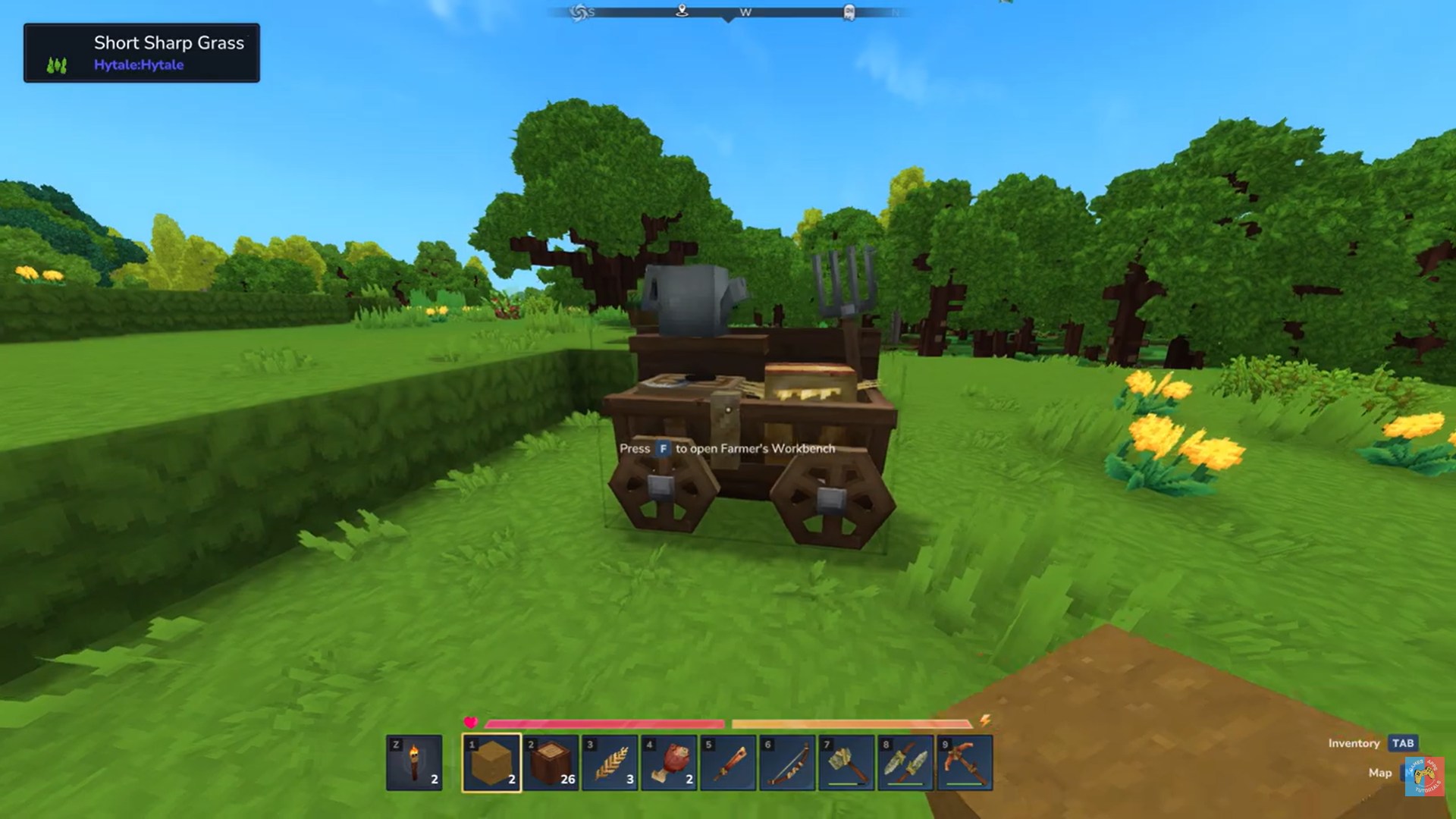This screenshot has width=1456, height=819.
Task: Select the wooden crate in hotbar slot 2
Action: click(551, 762)
